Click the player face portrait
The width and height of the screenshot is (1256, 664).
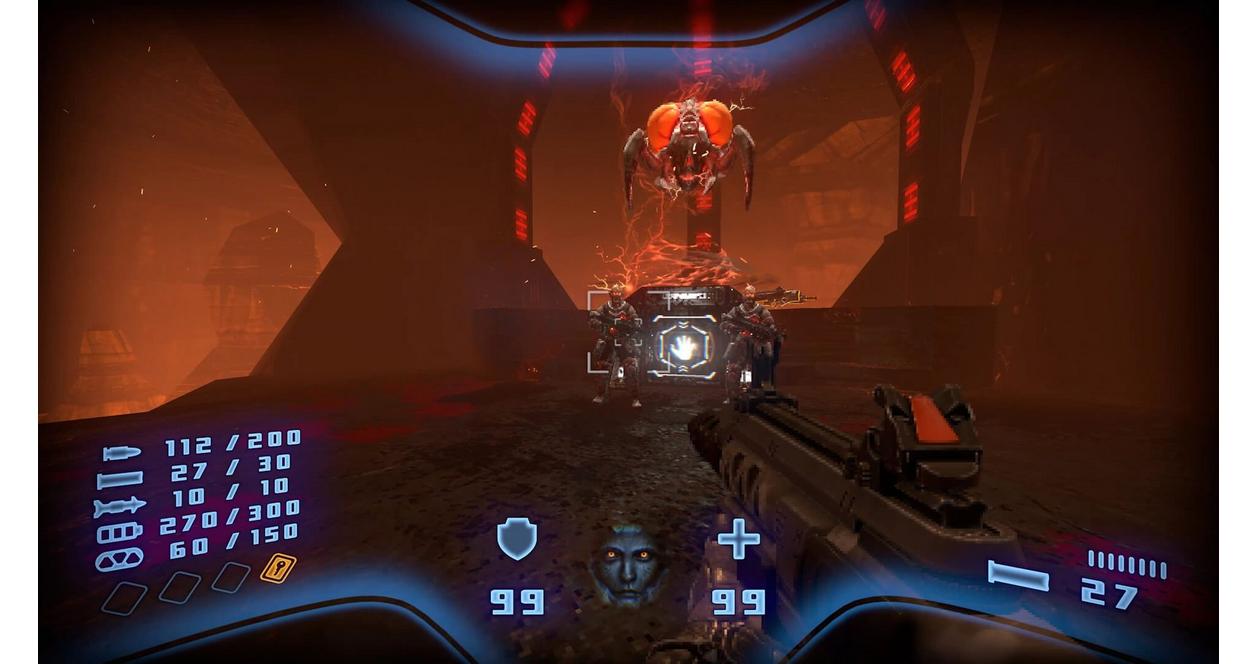627,565
